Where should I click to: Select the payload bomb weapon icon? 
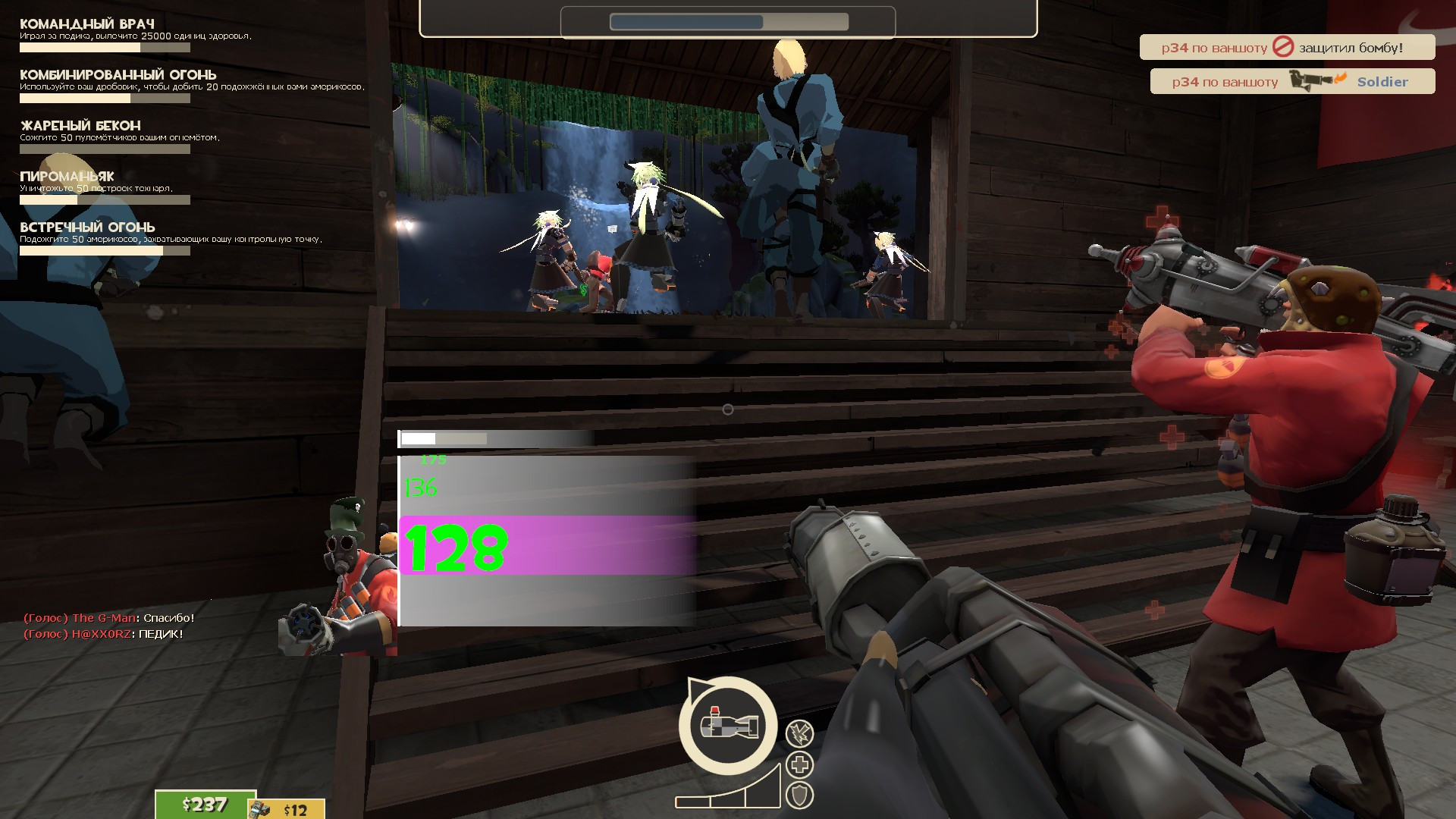(x=730, y=726)
